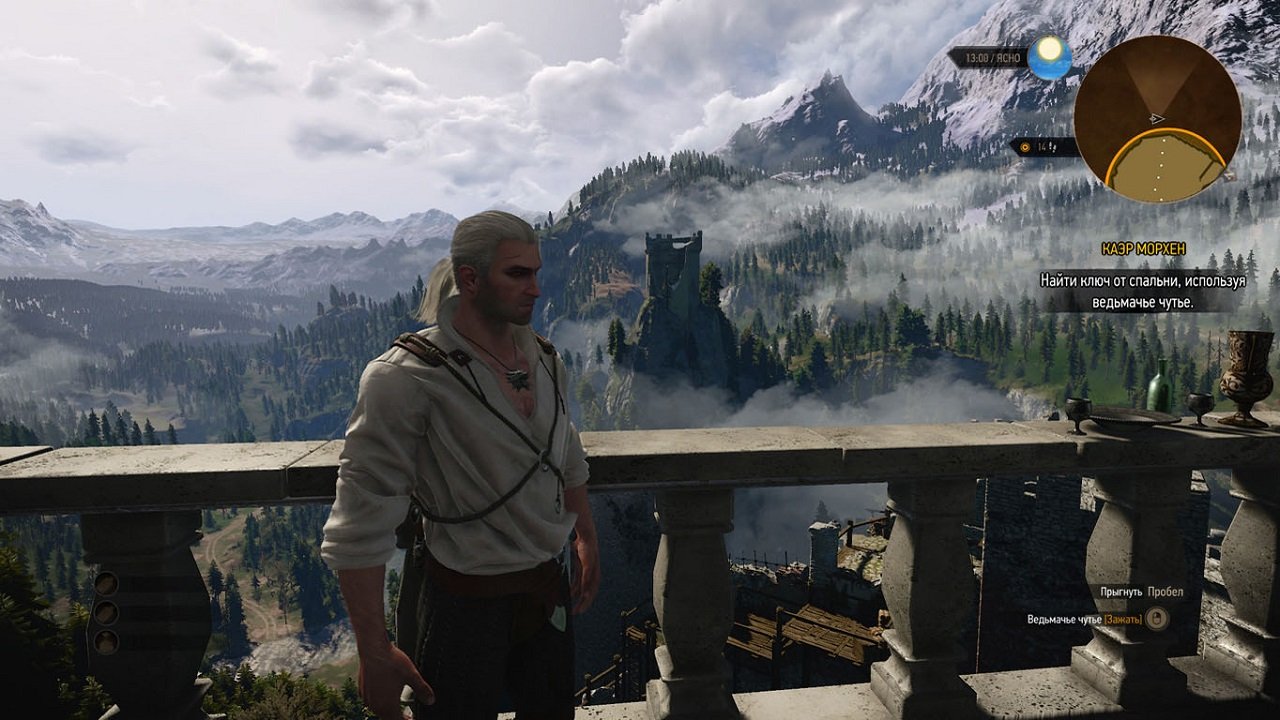
Task: Click the Пробел key label
Action: click(x=1165, y=593)
